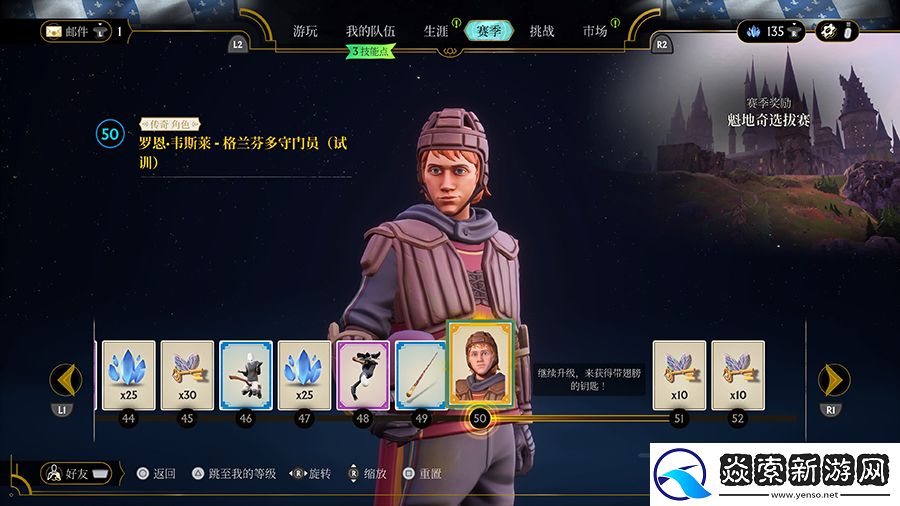Pick the level 49 wand reward
900x506 pixels.
point(421,375)
